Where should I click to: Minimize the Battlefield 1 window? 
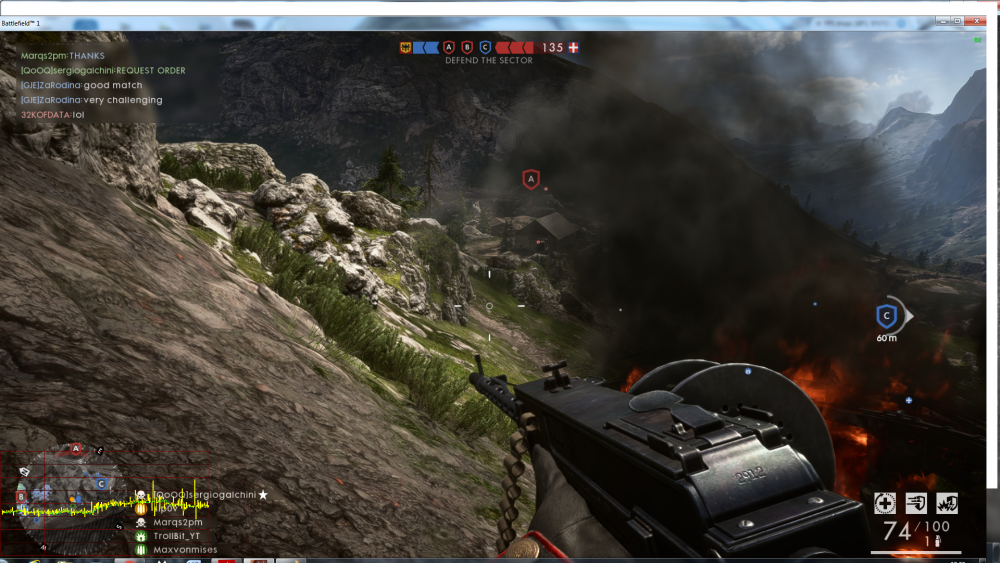coord(942,21)
